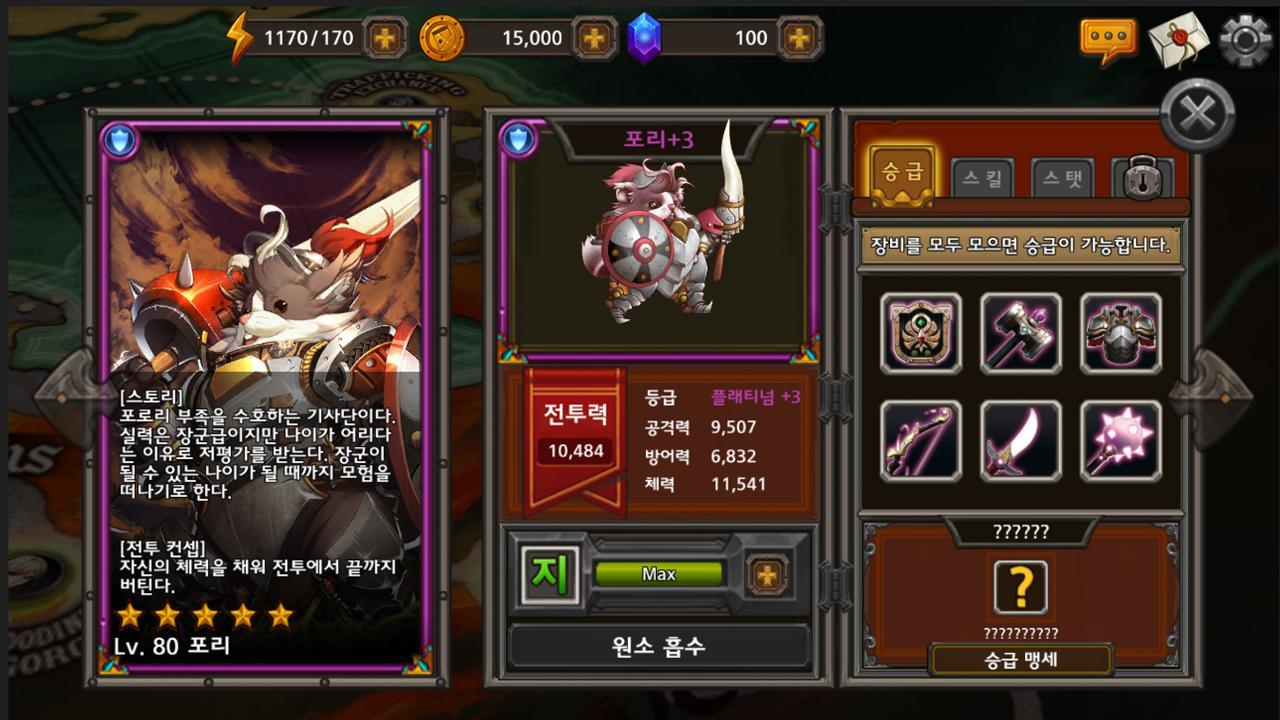Image resolution: width=1280 pixels, height=720 pixels.
Task: Purchase blue gems with plus button
Action: (x=798, y=39)
